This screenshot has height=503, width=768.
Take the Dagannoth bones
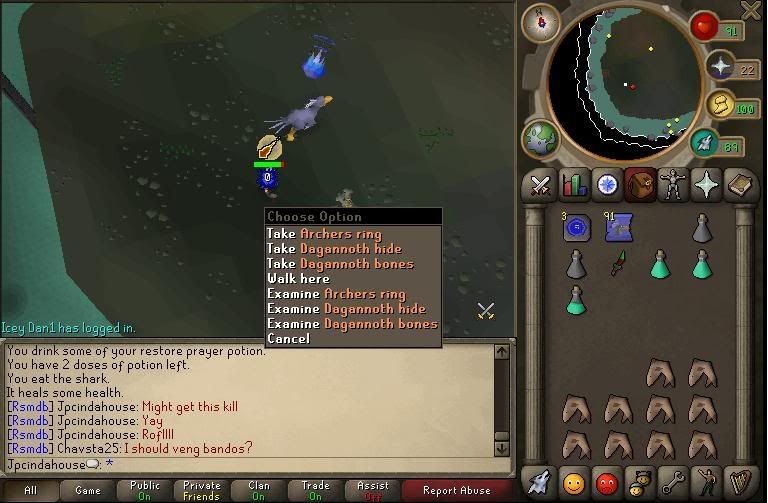(x=339, y=264)
